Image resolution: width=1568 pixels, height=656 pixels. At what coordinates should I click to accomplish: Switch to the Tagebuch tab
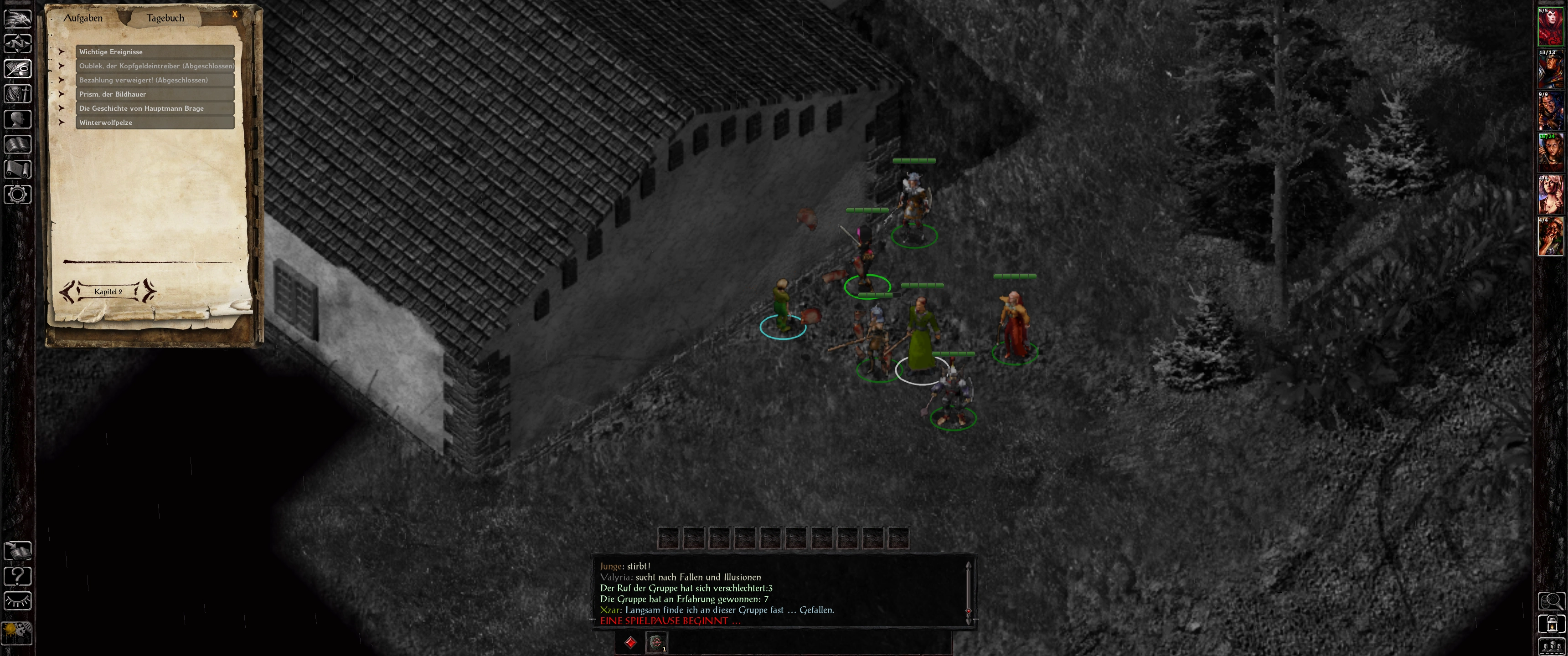tap(165, 18)
